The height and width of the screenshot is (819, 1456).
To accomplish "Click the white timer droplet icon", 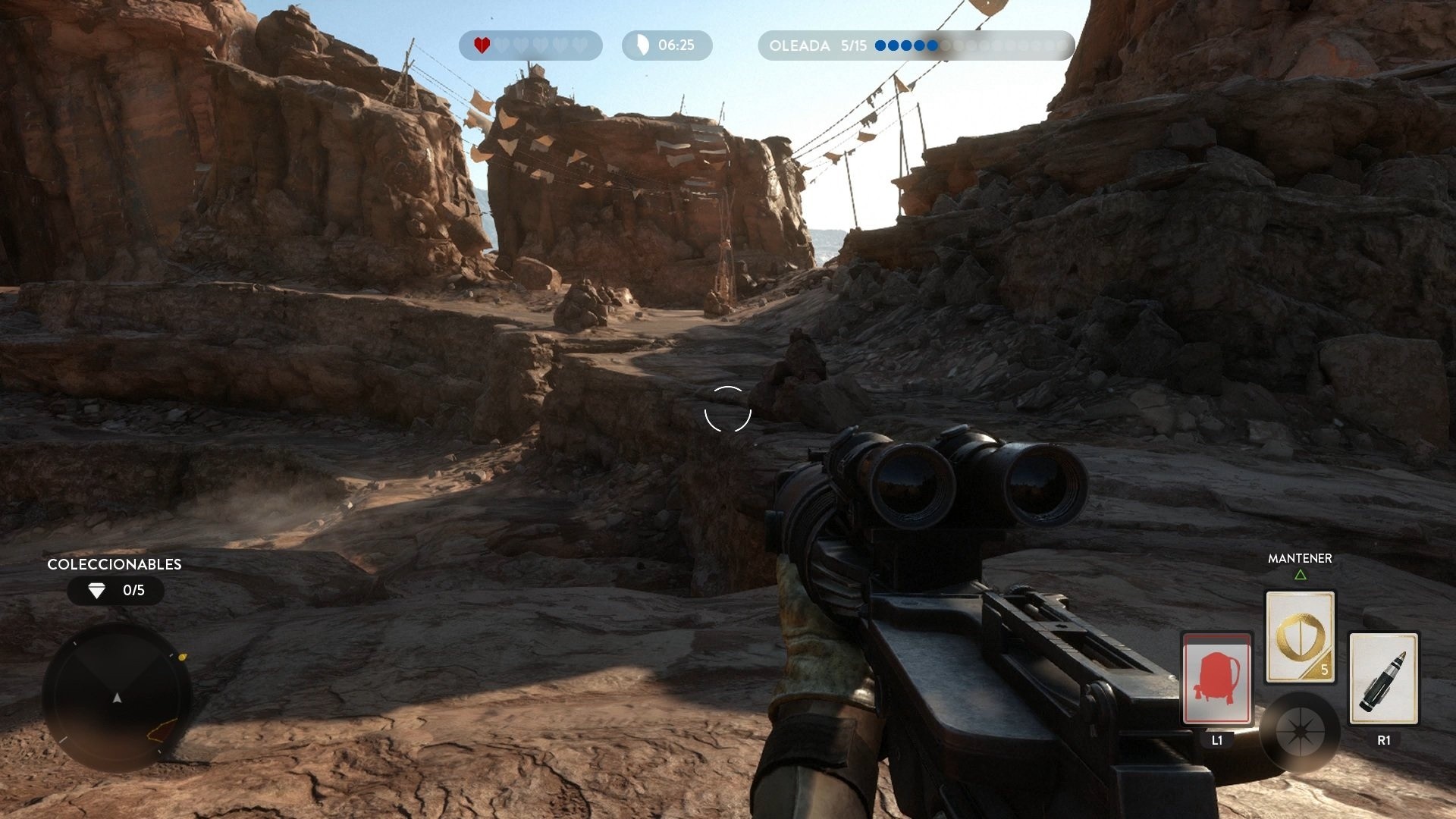I will click(642, 45).
